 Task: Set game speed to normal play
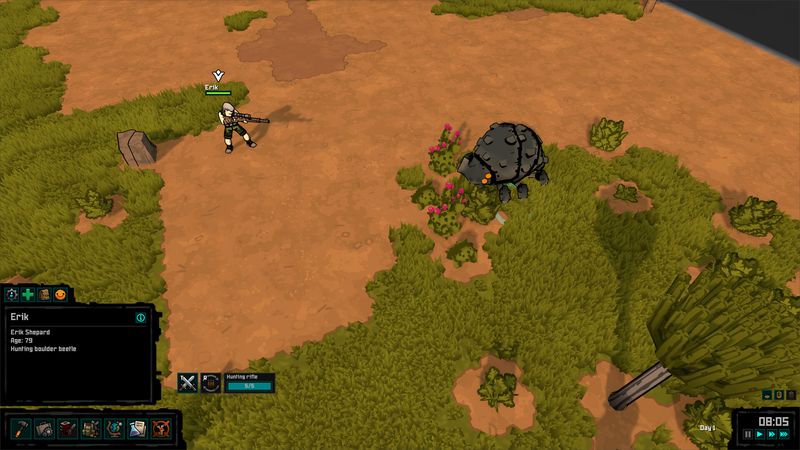click(759, 435)
